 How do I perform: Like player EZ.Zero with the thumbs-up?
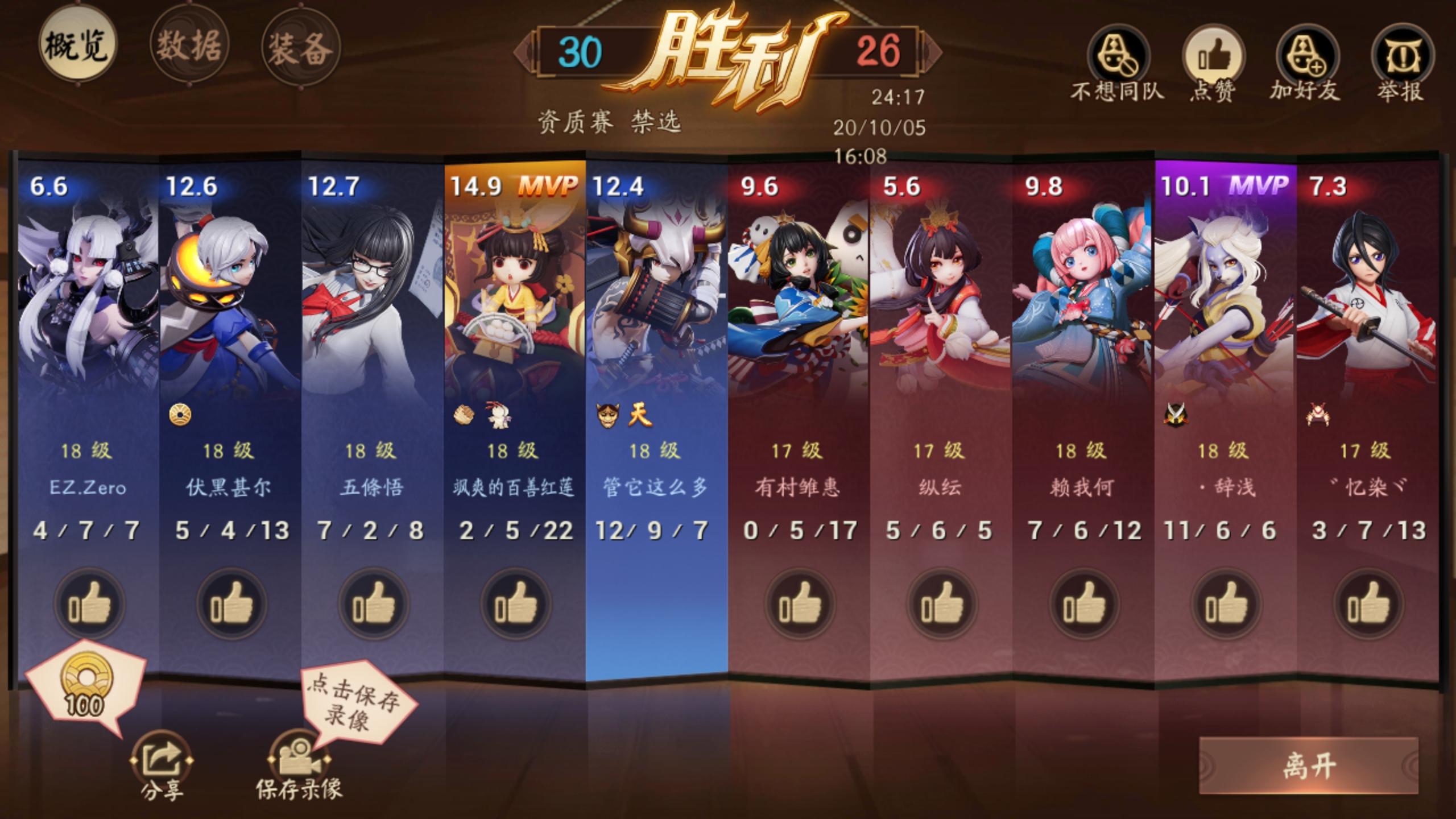click(x=88, y=605)
